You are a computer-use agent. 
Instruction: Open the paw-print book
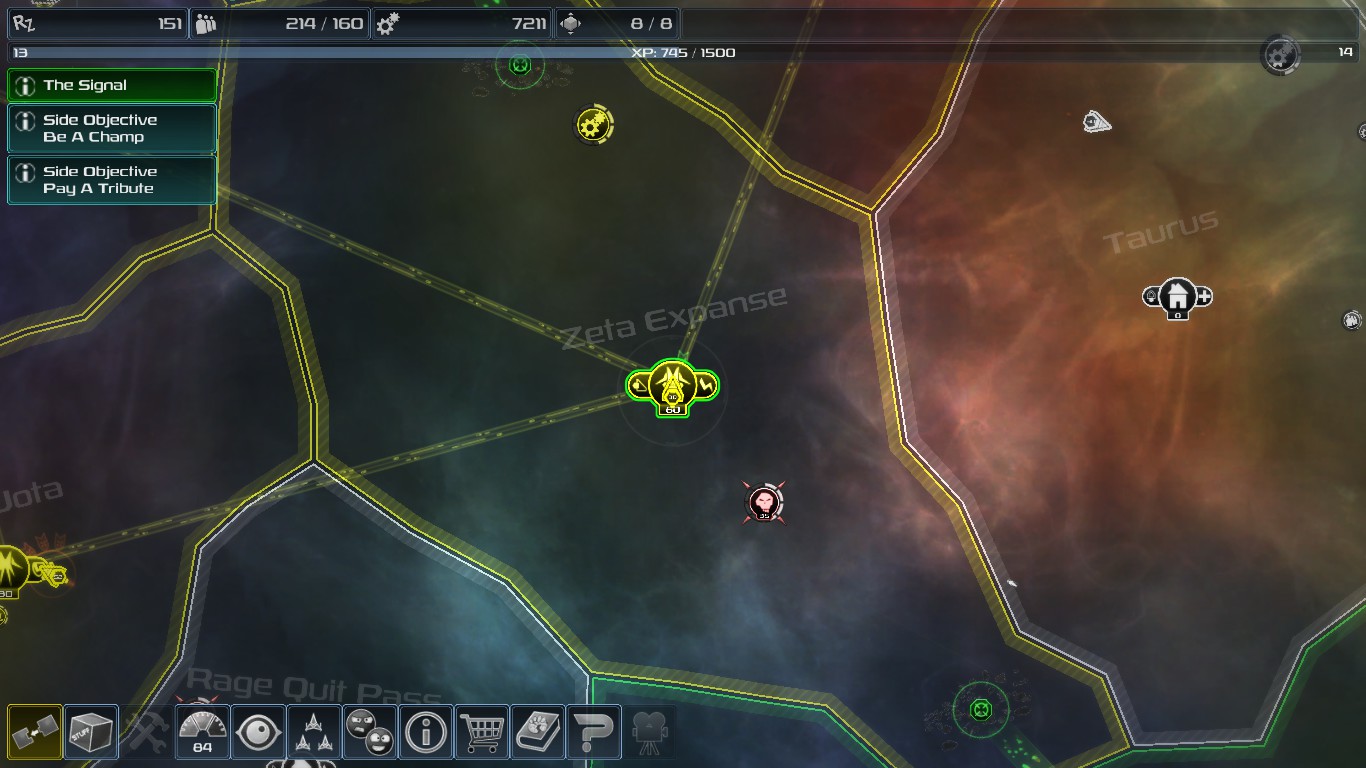537,732
